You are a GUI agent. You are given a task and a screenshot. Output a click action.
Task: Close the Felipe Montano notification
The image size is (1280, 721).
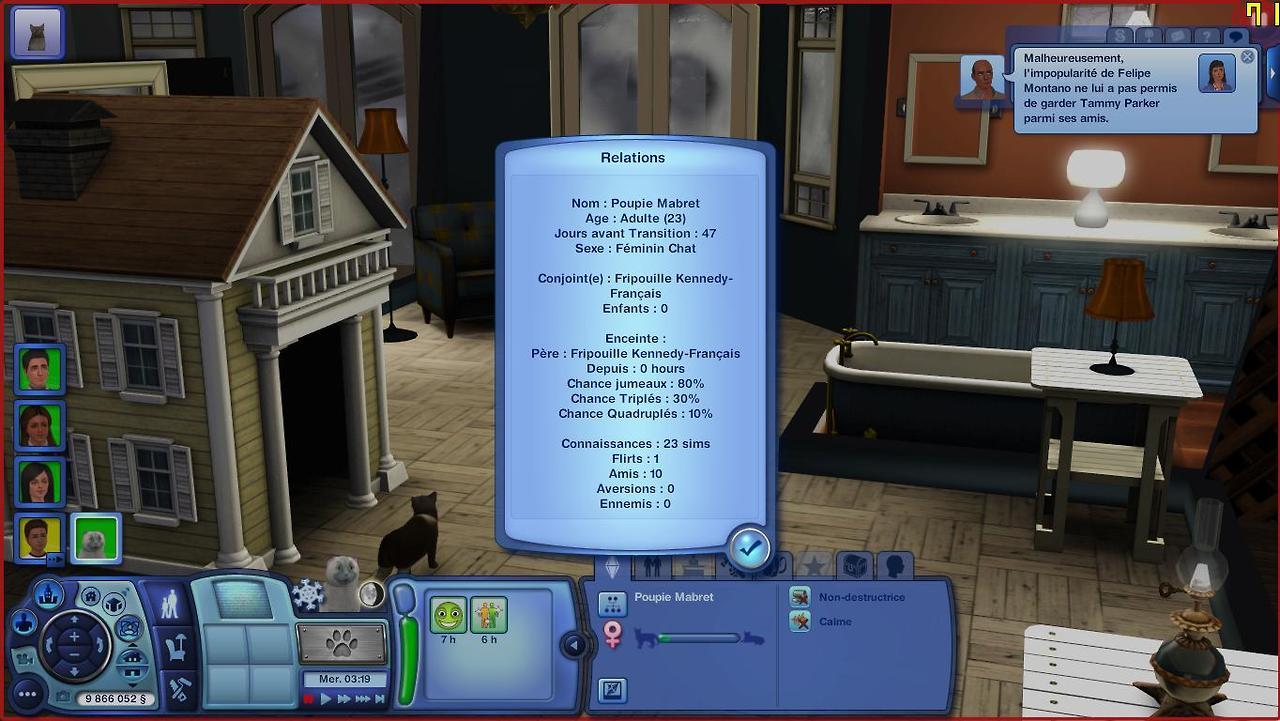(x=1247, y=58)
